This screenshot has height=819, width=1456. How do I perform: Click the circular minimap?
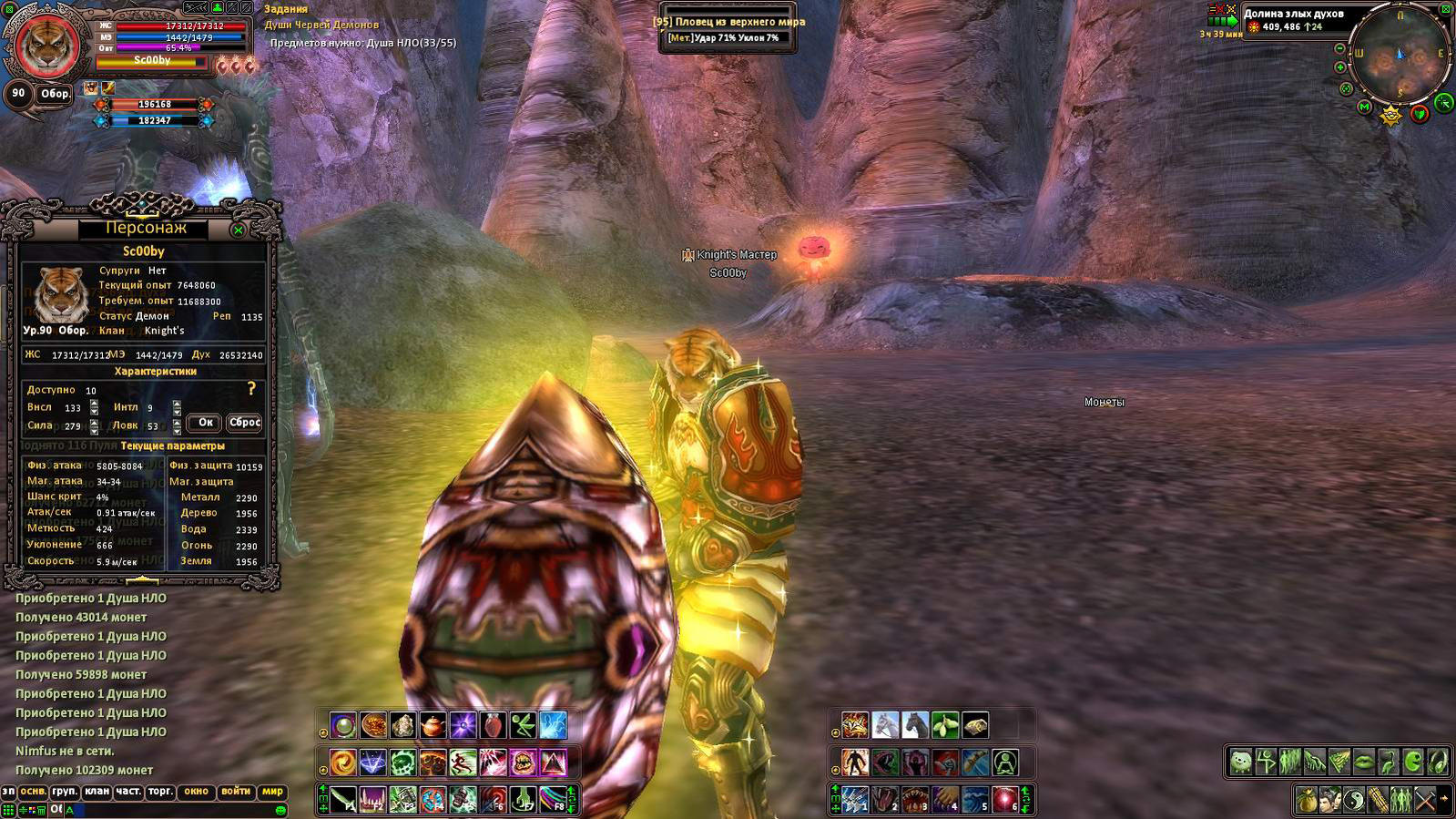(x=1400, y=56)
